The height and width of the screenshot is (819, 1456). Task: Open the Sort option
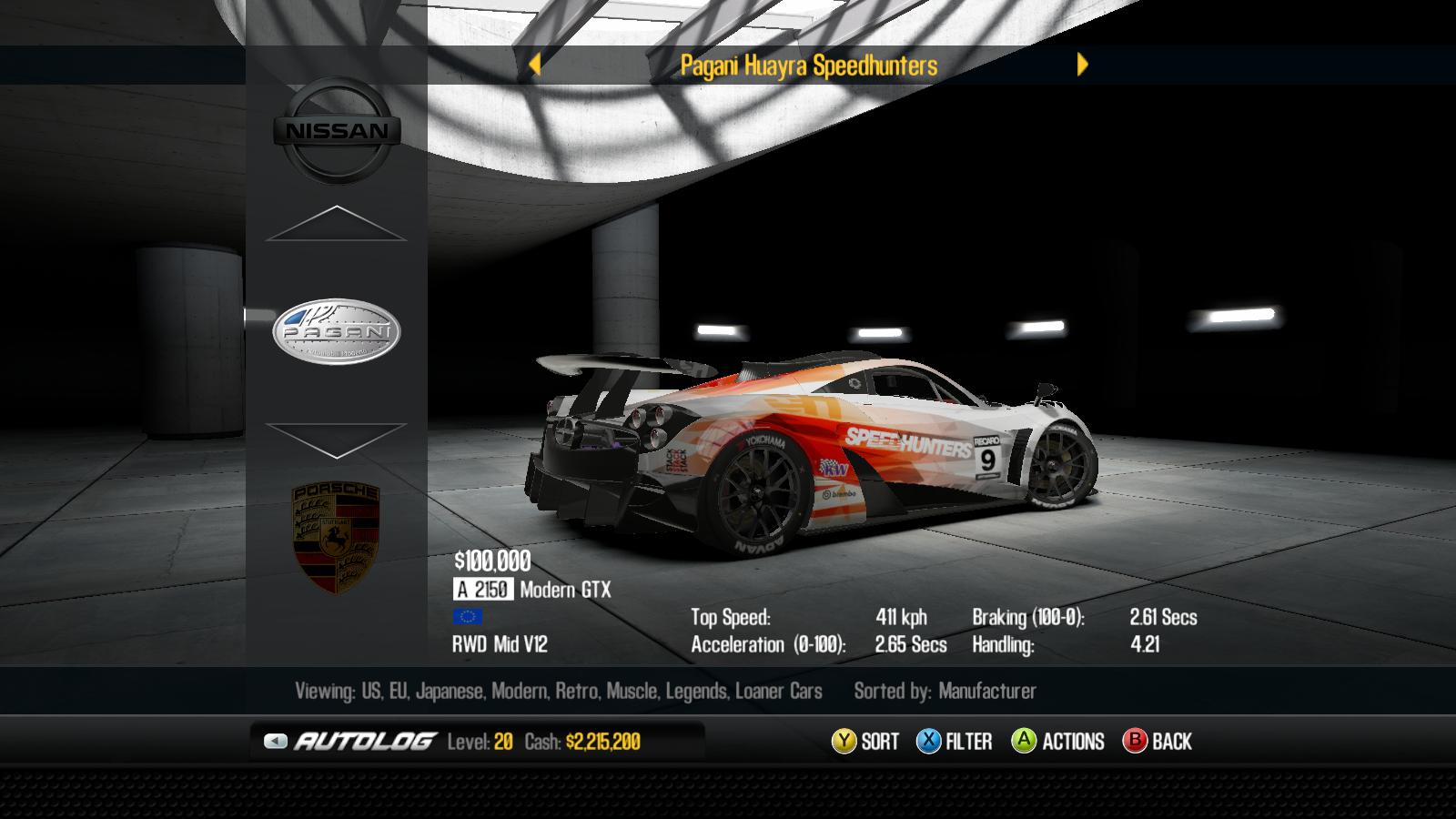point(865,742)
